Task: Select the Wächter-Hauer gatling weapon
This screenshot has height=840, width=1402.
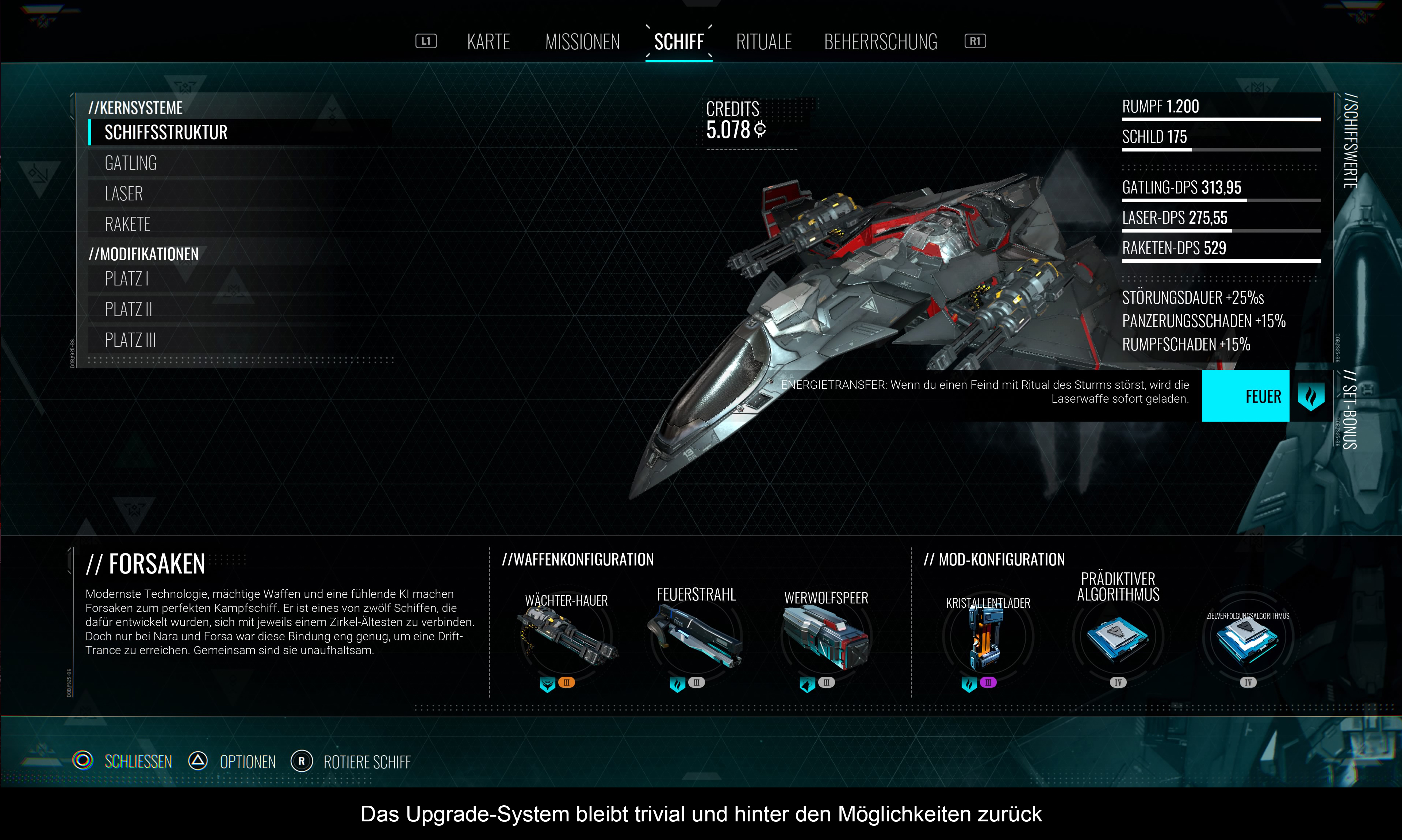Action: [x=566, y=637]
